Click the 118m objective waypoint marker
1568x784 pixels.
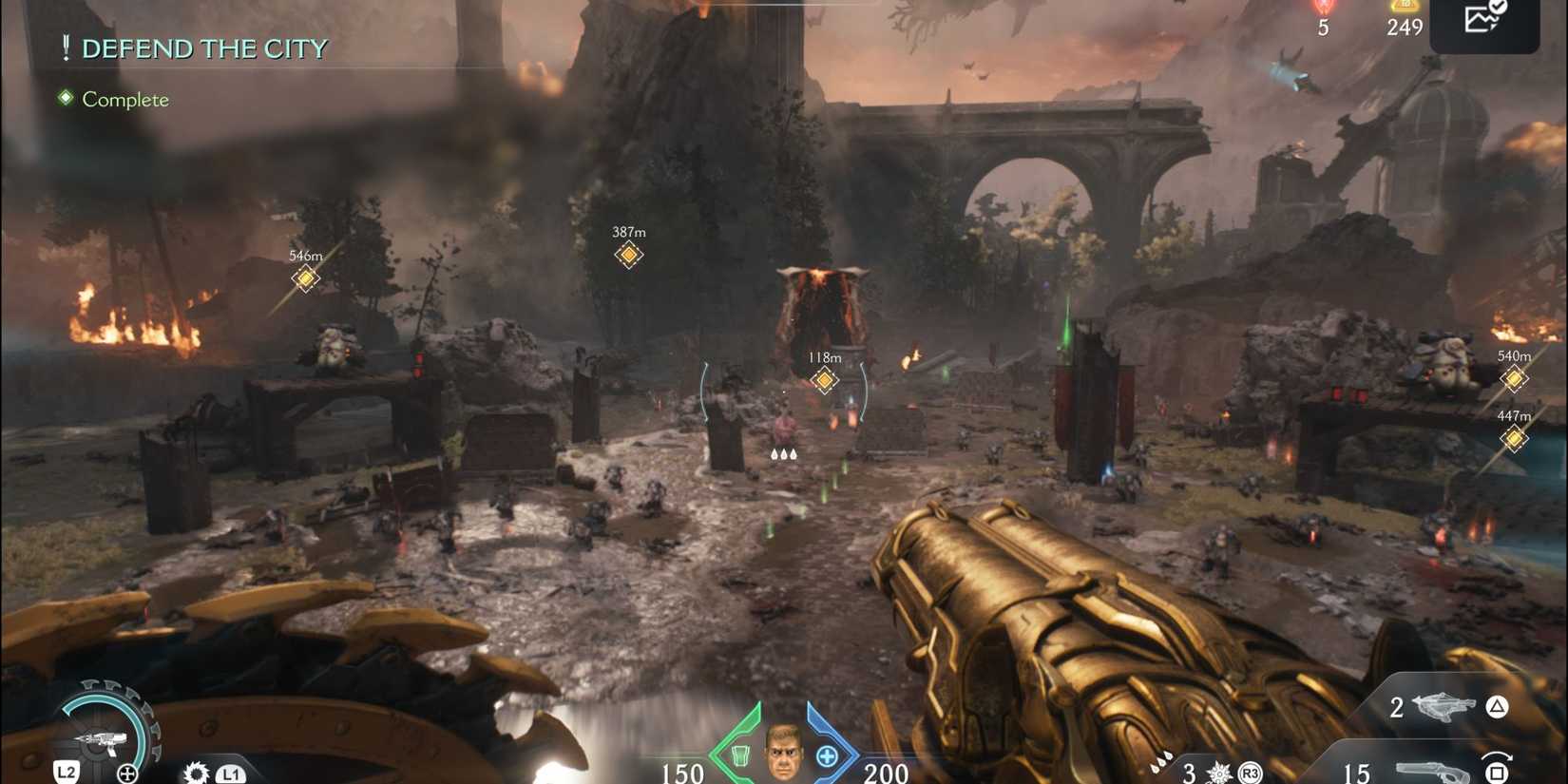[x=823, y=379]
